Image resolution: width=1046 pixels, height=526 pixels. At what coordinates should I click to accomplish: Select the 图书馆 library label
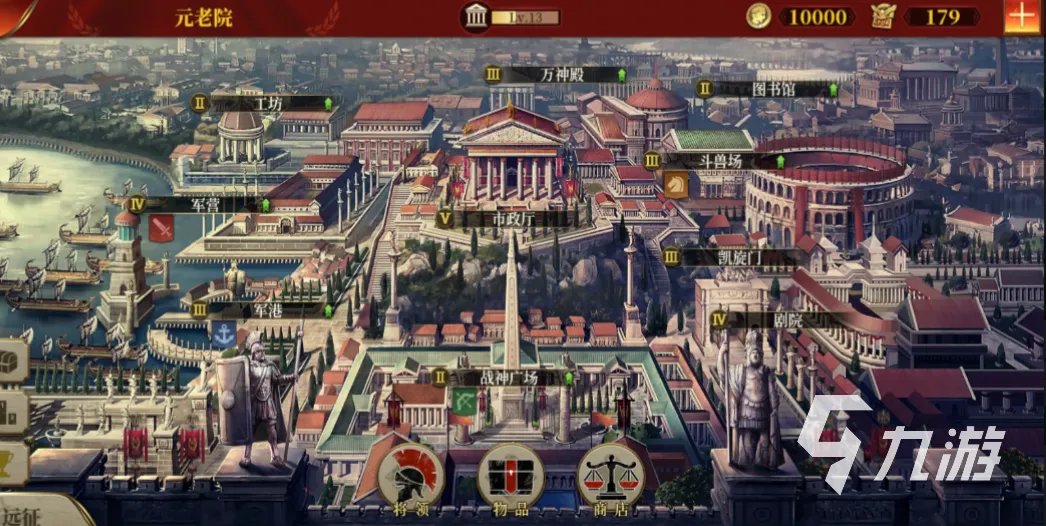pyautogui.click(x=771, y=88)
